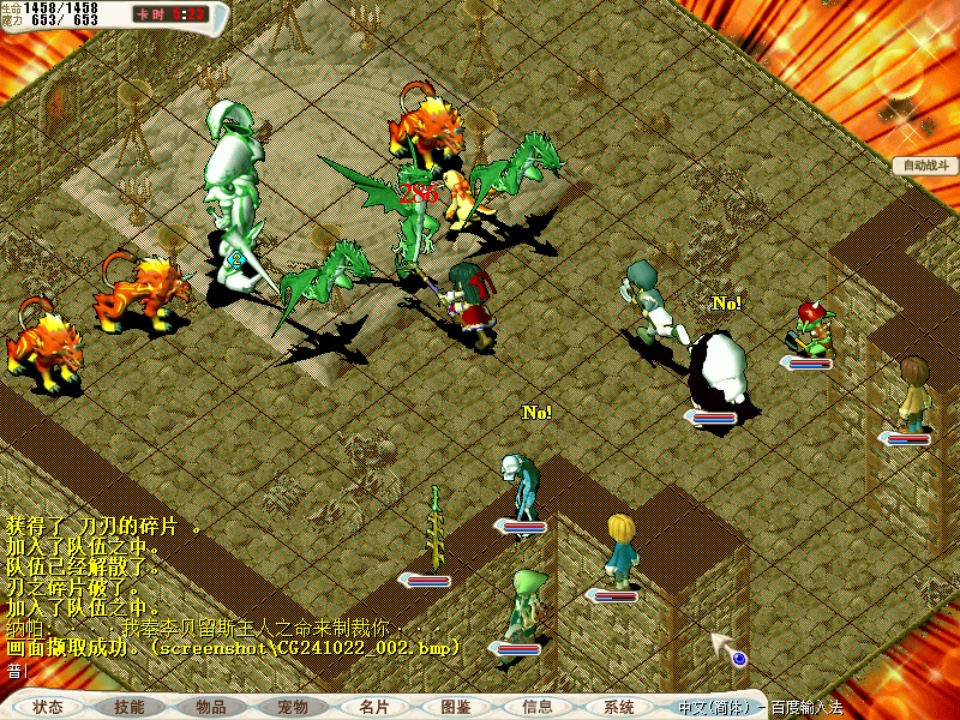View the 图鉴 (Album) menu

click(x=456, y=706)
